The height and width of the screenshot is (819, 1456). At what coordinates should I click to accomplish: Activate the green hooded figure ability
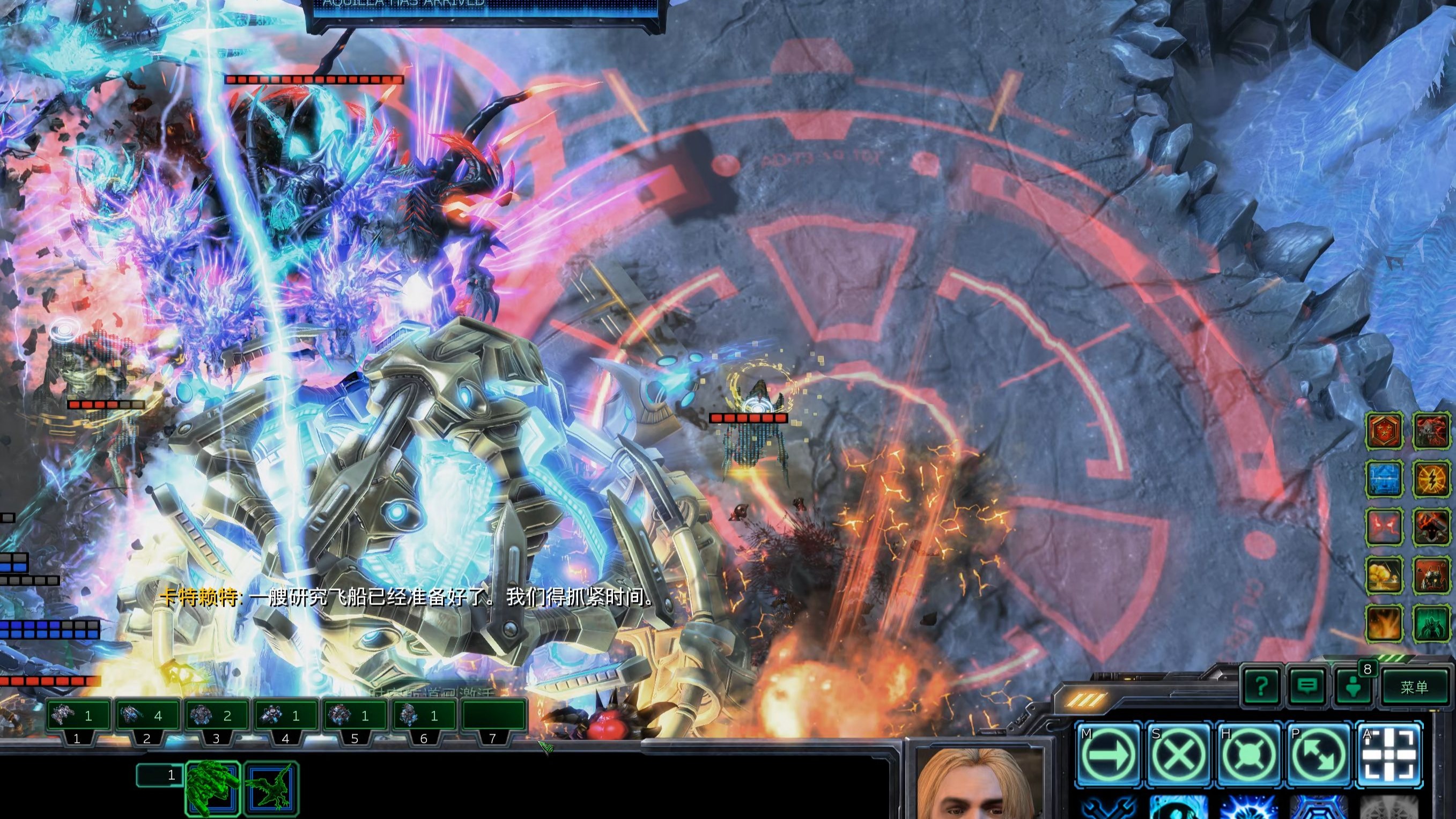[1432, 623]
